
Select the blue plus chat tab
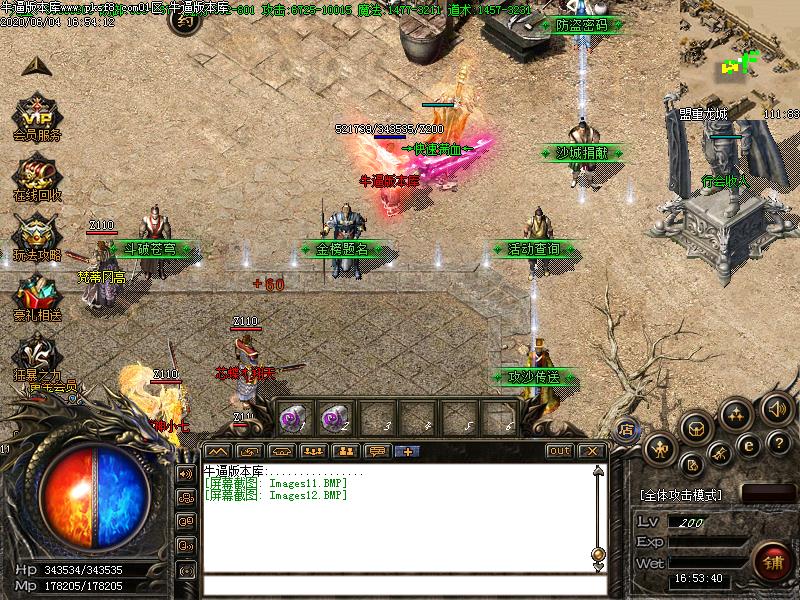point(407,451)
